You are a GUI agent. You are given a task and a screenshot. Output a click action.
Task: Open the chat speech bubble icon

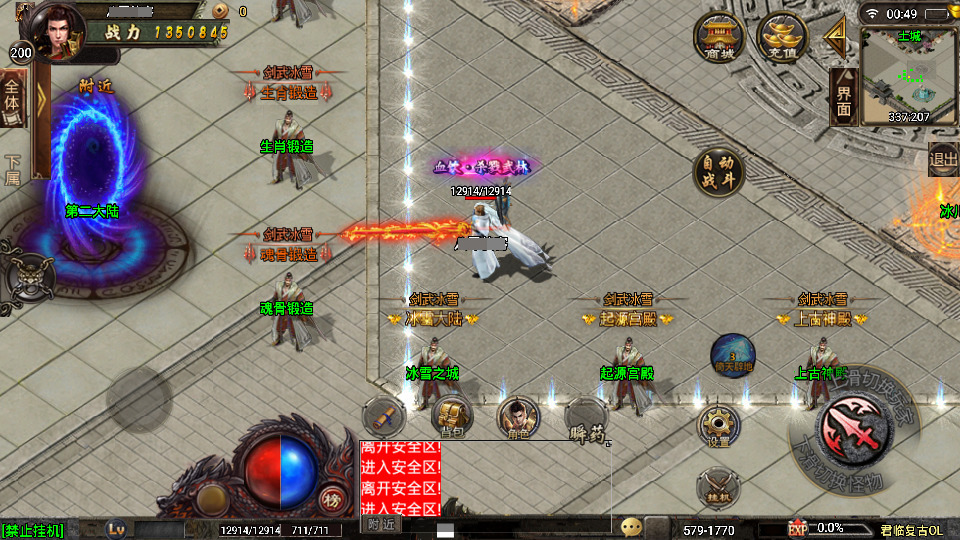(x=631, y=526)
